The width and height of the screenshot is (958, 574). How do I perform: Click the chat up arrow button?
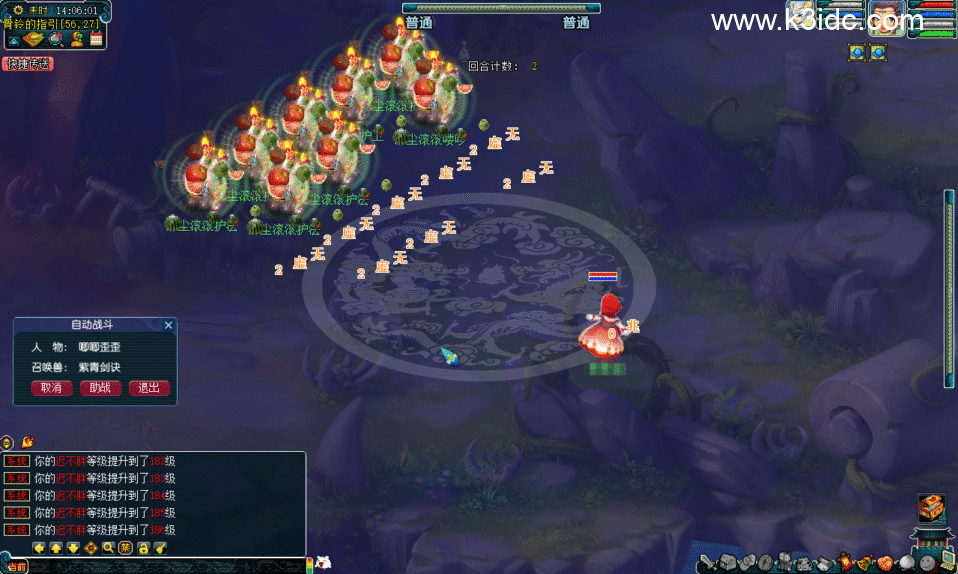(x=57, y=548)
